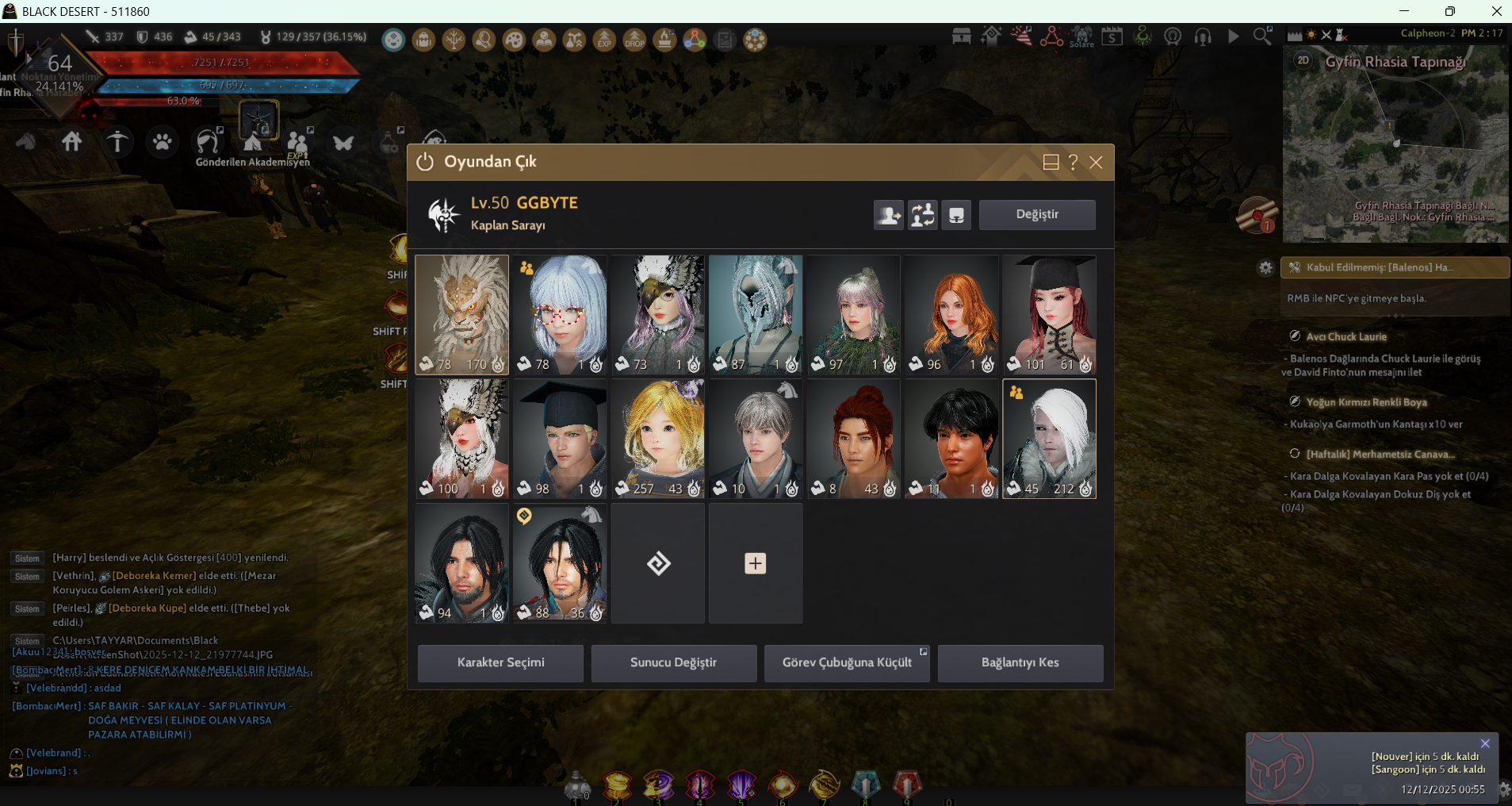Maximize the Black Desert window
Screen dimensions: 1512x806
[x=1449, y=11]
